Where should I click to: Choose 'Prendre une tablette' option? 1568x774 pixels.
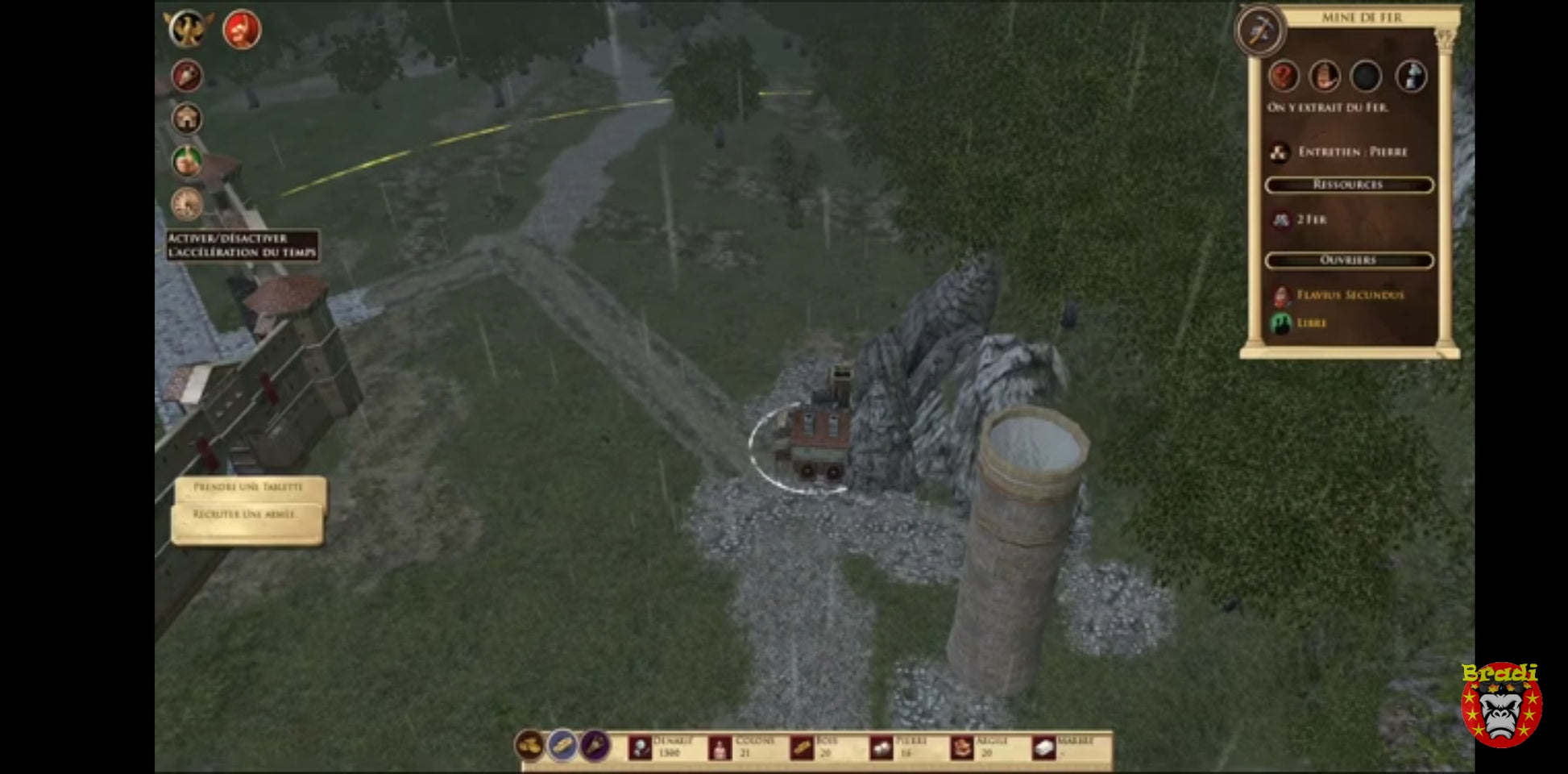[x=248, y=488]
